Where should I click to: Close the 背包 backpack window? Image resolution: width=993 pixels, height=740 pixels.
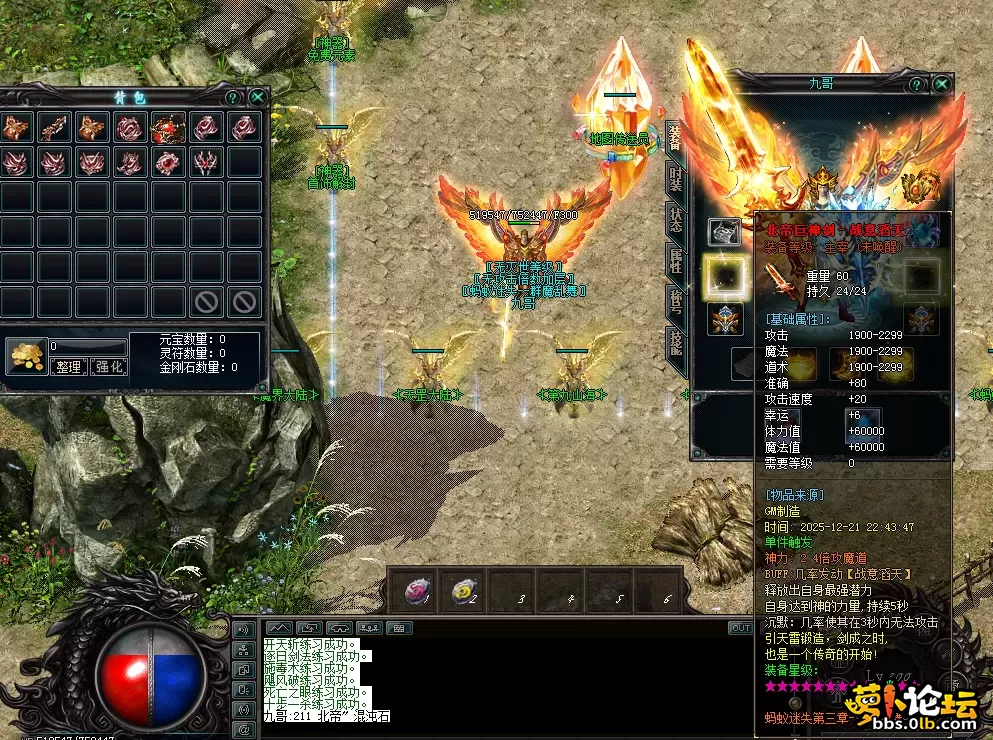(258, 97)
